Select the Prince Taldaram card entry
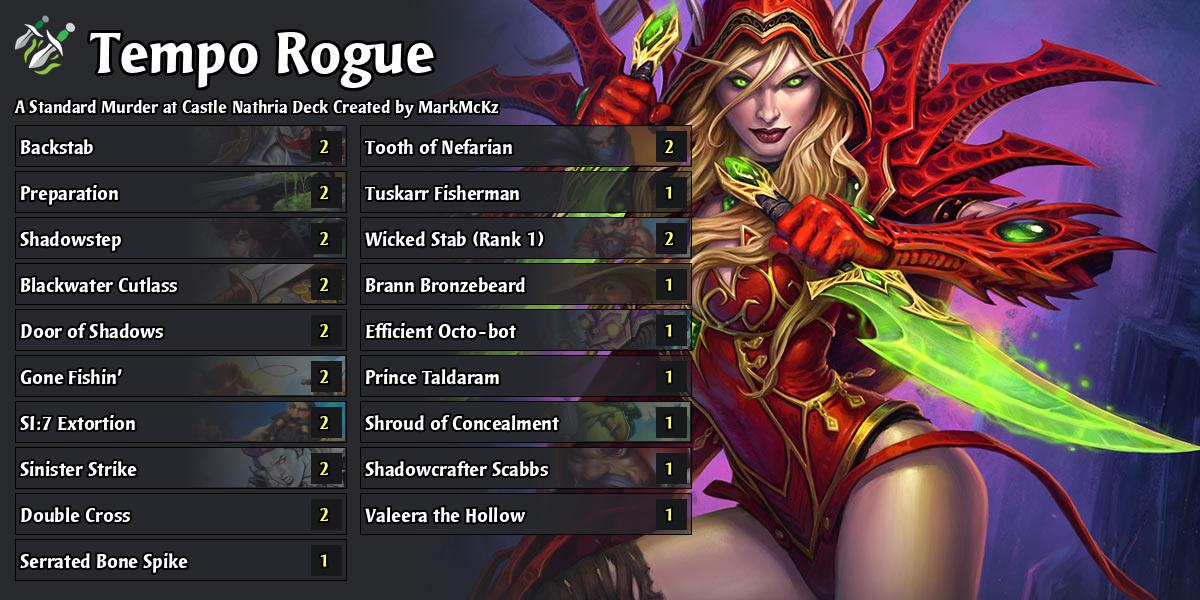The height and width of the screenshot is (600, 1200). coord(525,378)
